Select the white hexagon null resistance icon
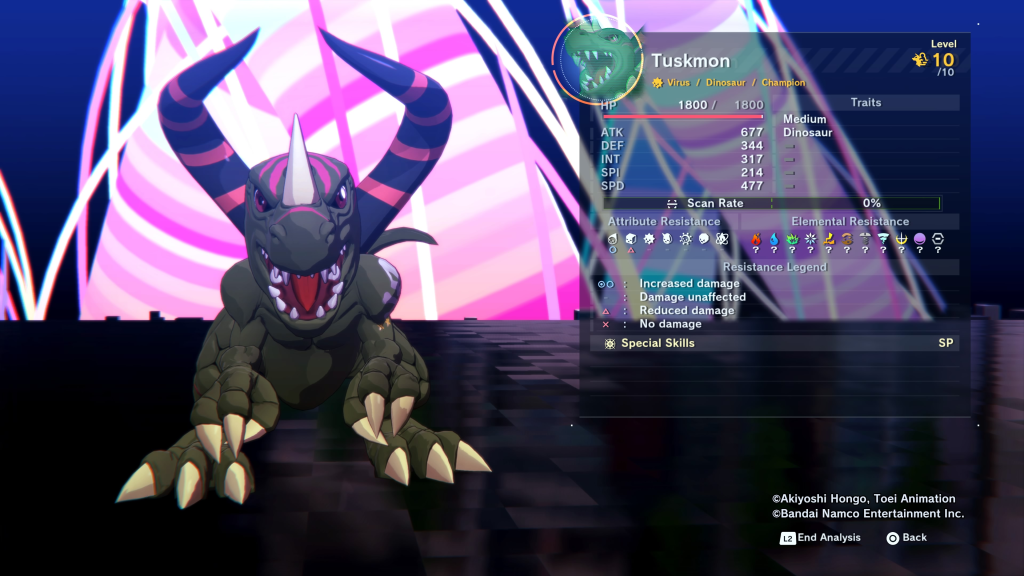The height and width of the screenshot is (576, 1024). [938, 239]
